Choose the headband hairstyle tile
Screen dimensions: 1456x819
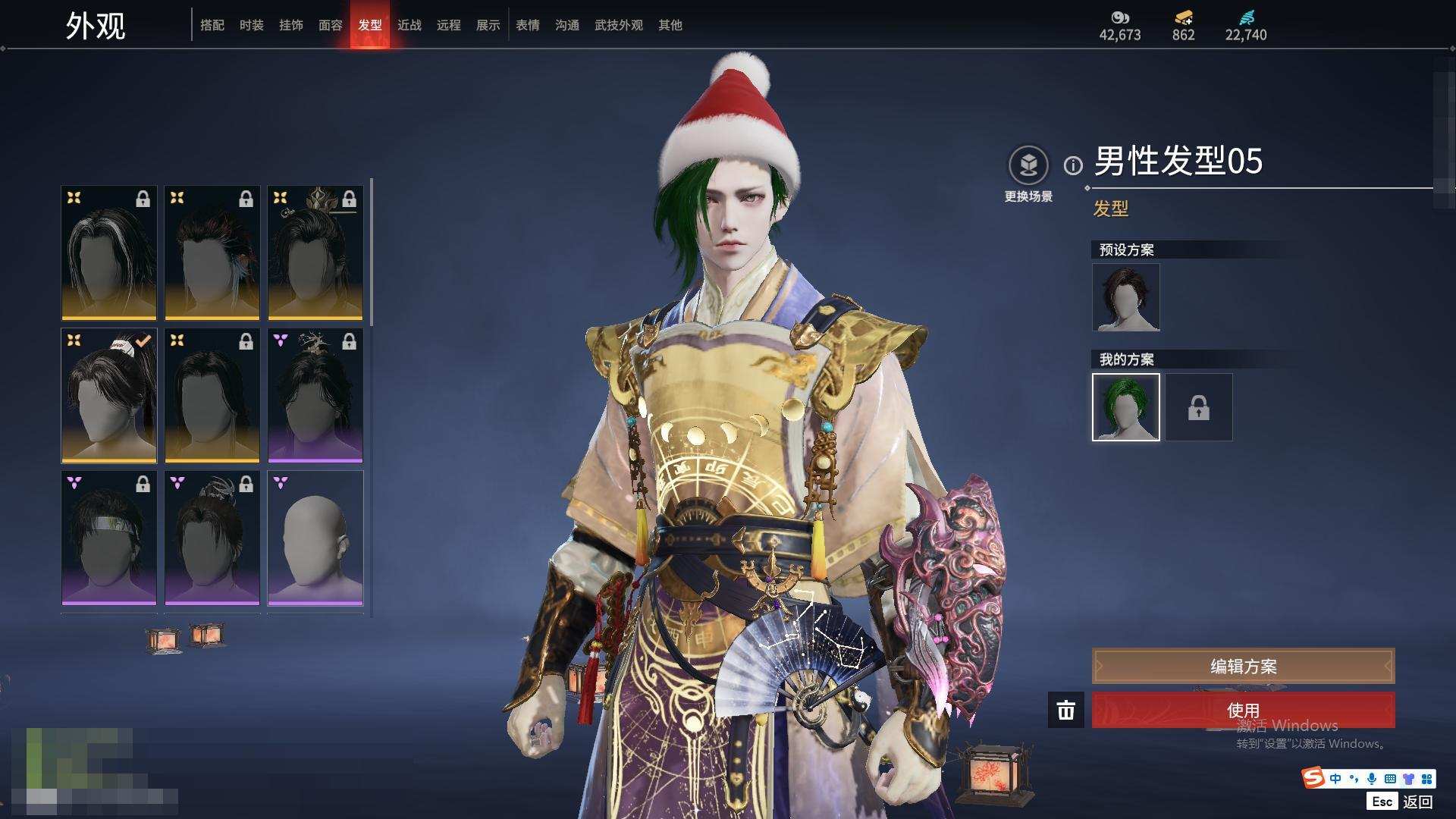click(109, 538)
